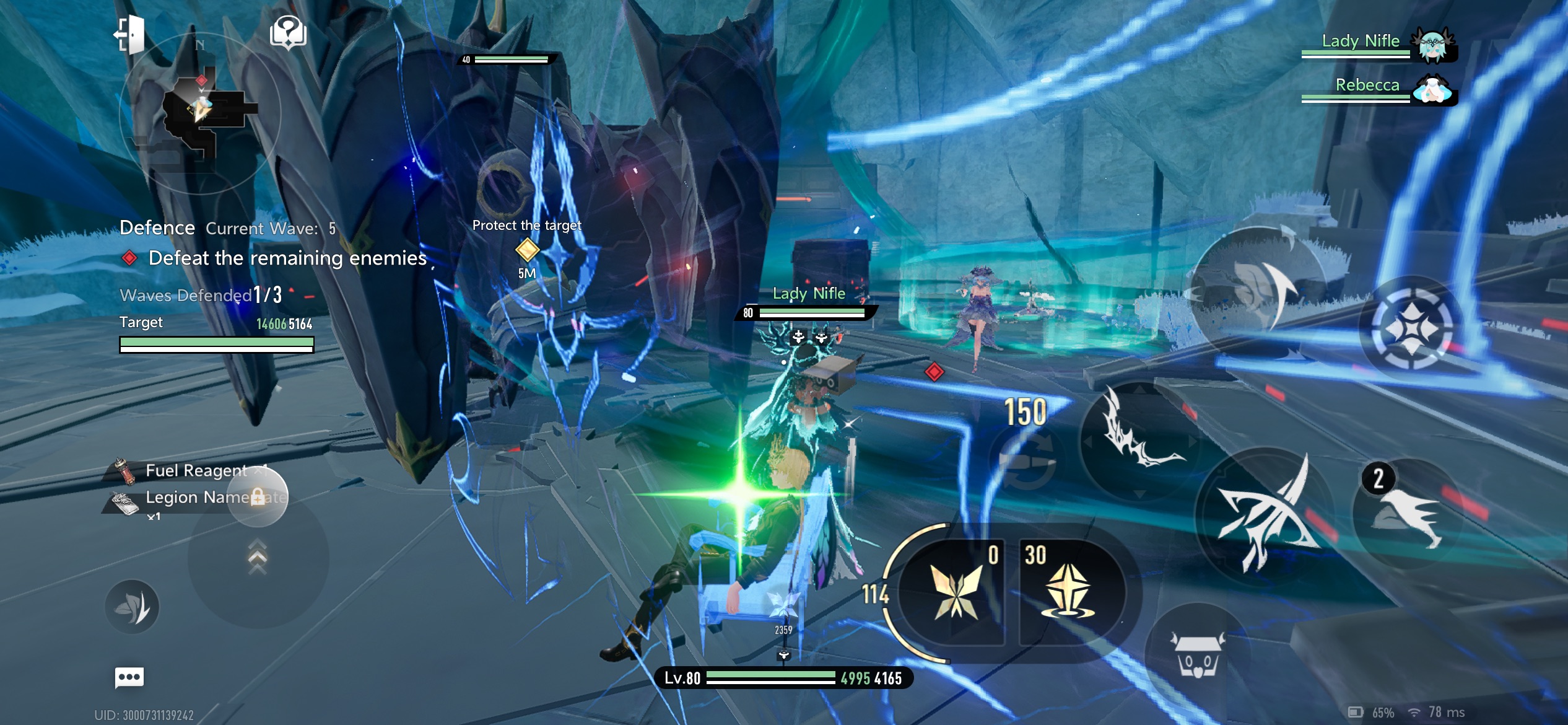Activate the crystal skill costing 30
Screen dimensions: 1568x725
[1070, 591]
